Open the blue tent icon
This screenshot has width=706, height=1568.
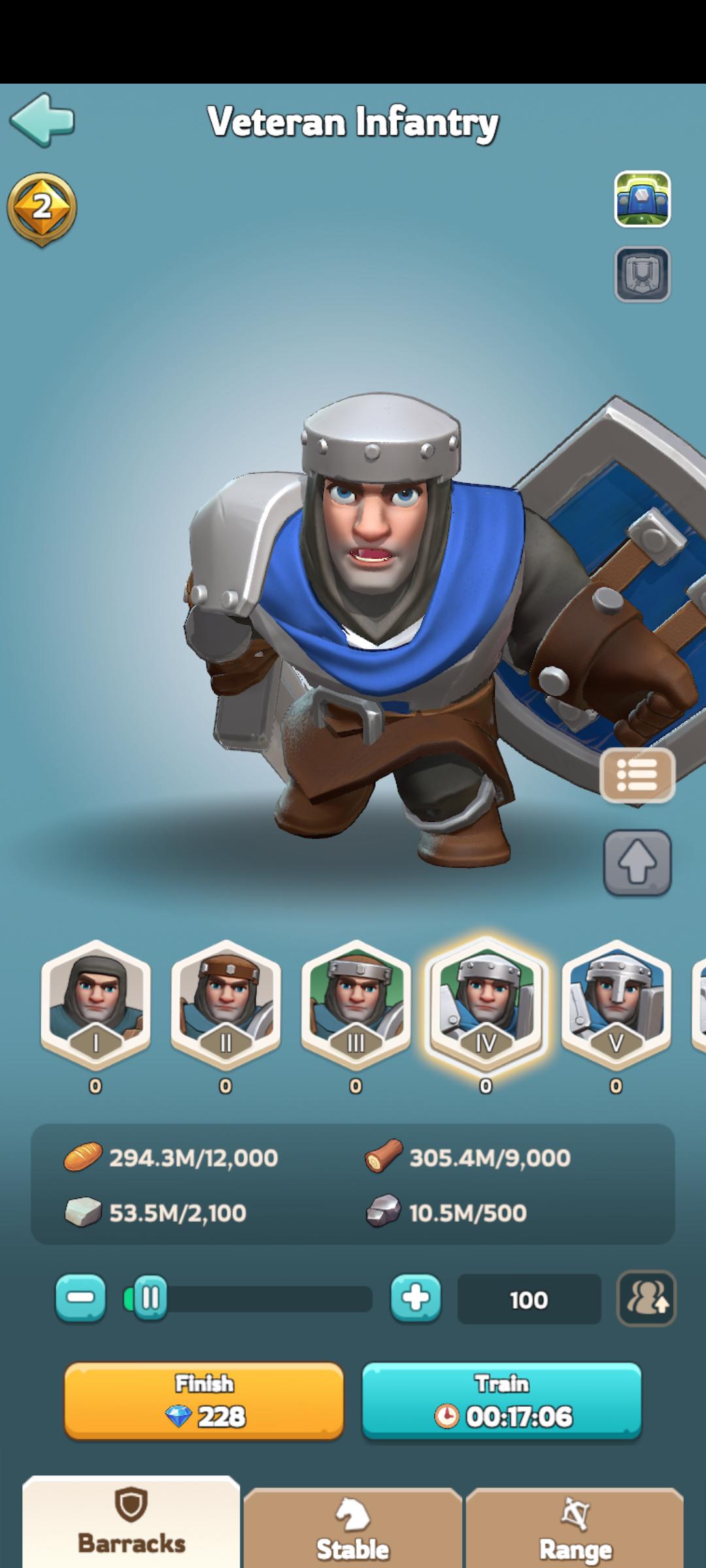[x=642, y=199]
